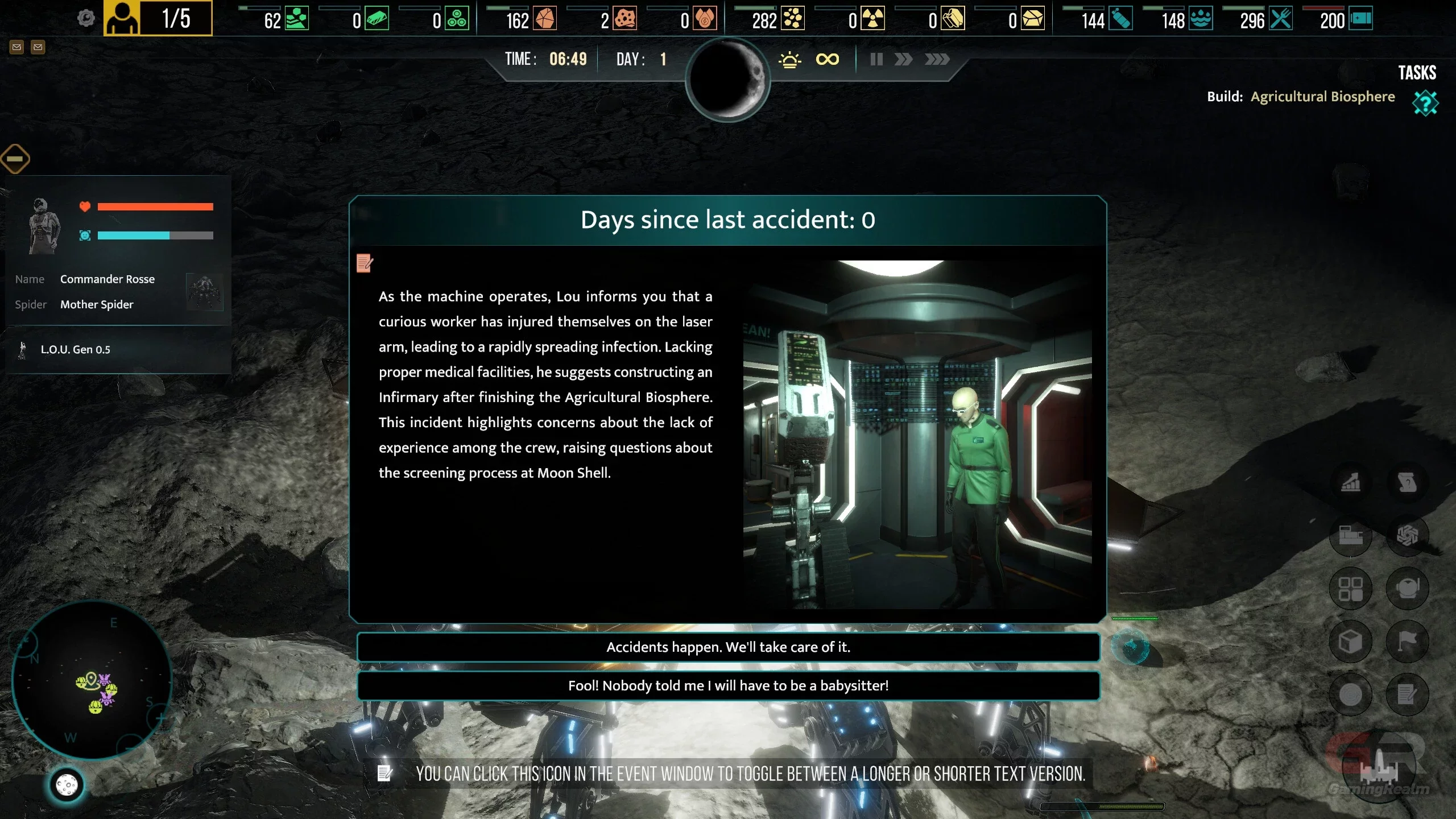Open the flag menu button
This screenshot has height=819, width=1456.
click(1407, 642)
